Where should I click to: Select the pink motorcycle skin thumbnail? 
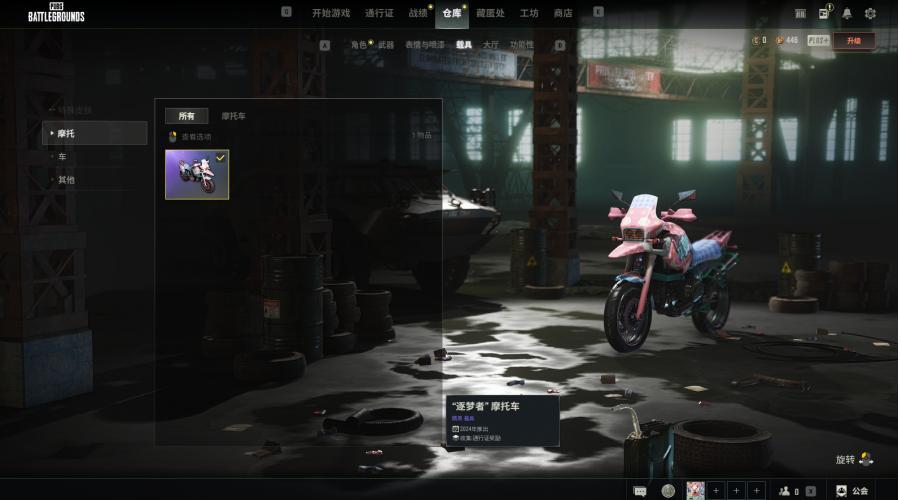(197, 175)
